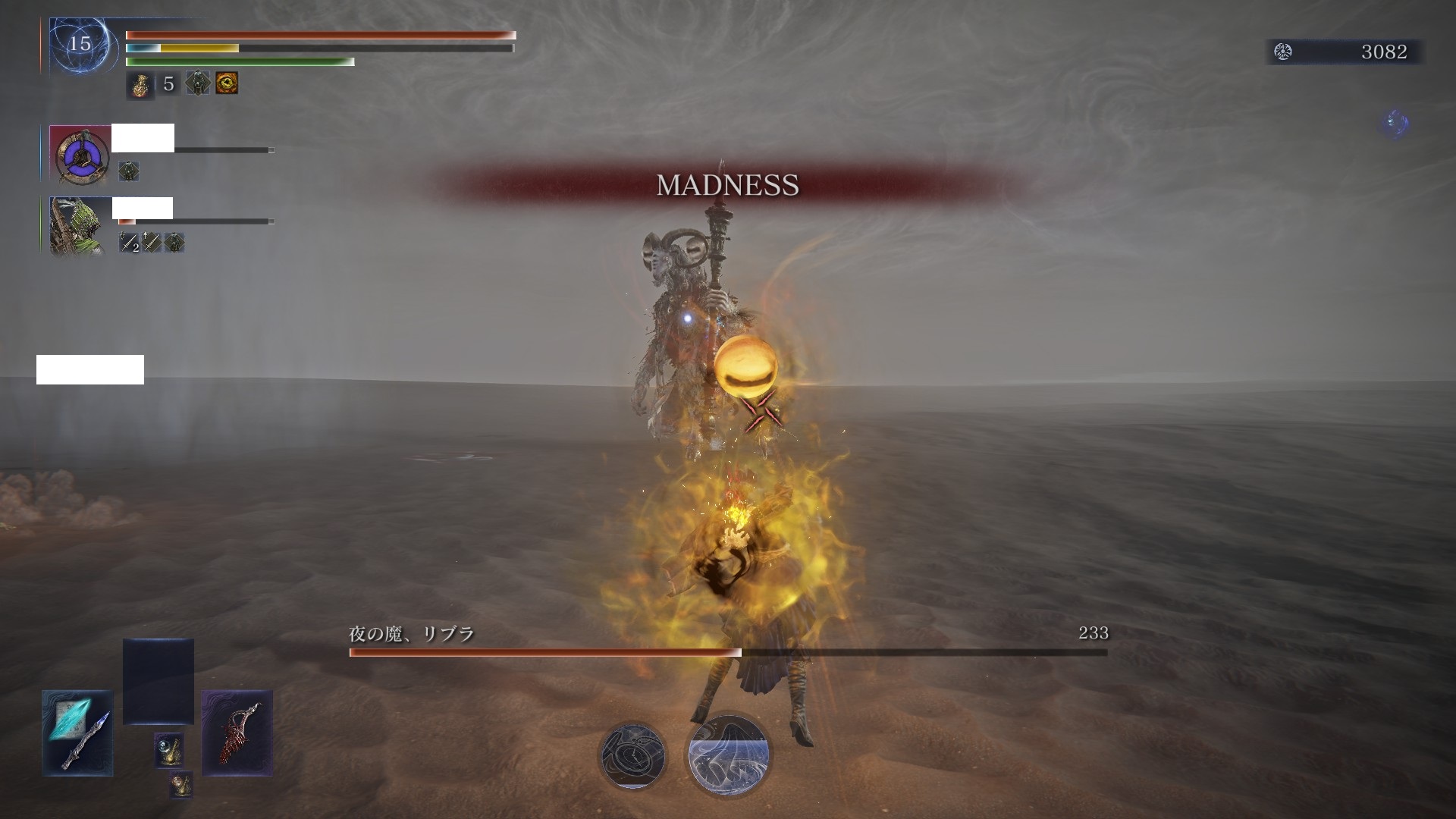Use the golden flask item

click(x=140, y=84)
